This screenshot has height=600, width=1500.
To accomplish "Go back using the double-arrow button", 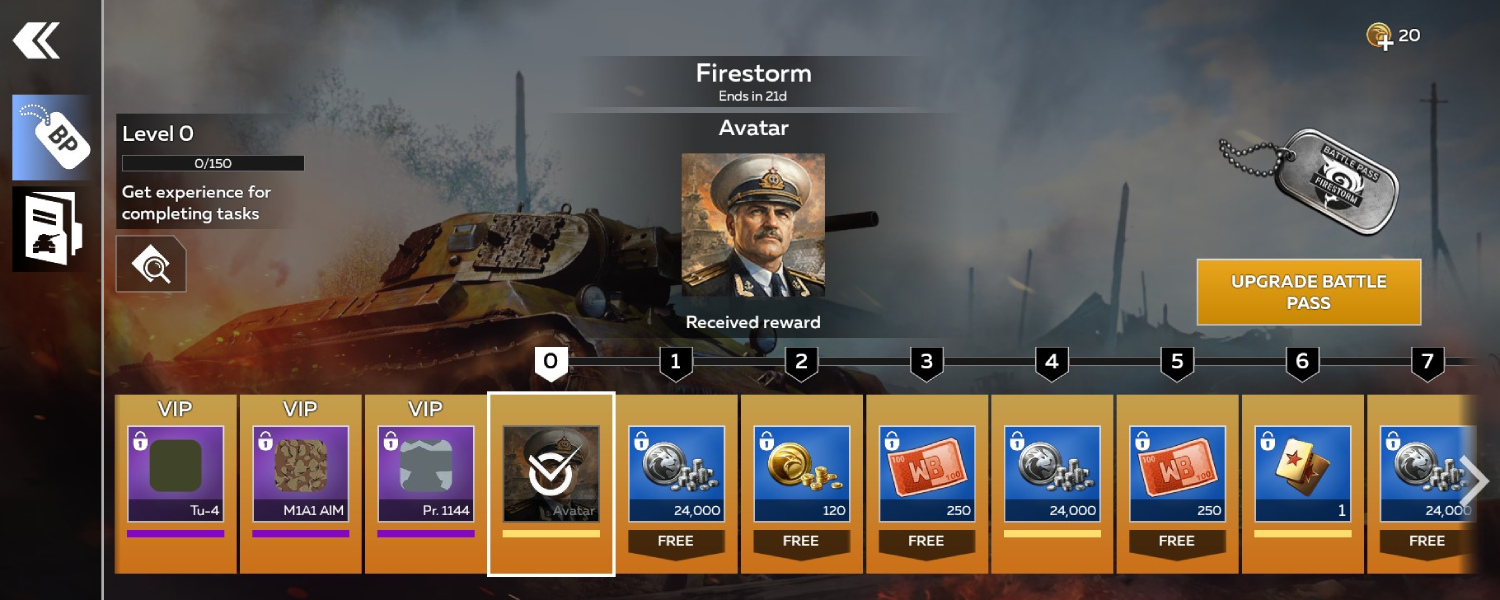I will [x=36, y=41].
